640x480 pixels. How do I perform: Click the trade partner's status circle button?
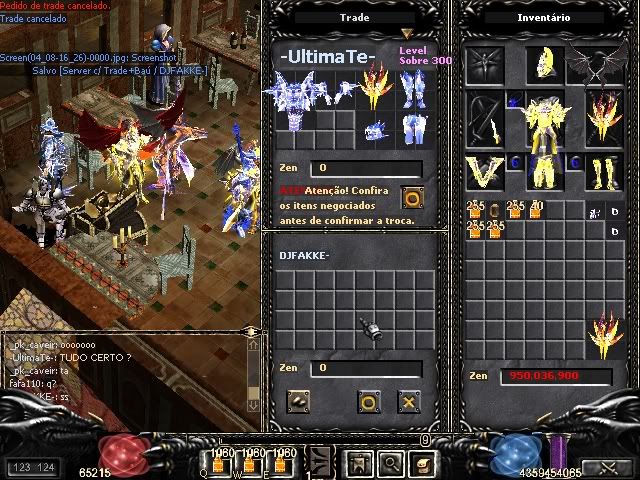pyautogui.click(x=410, y=196)
